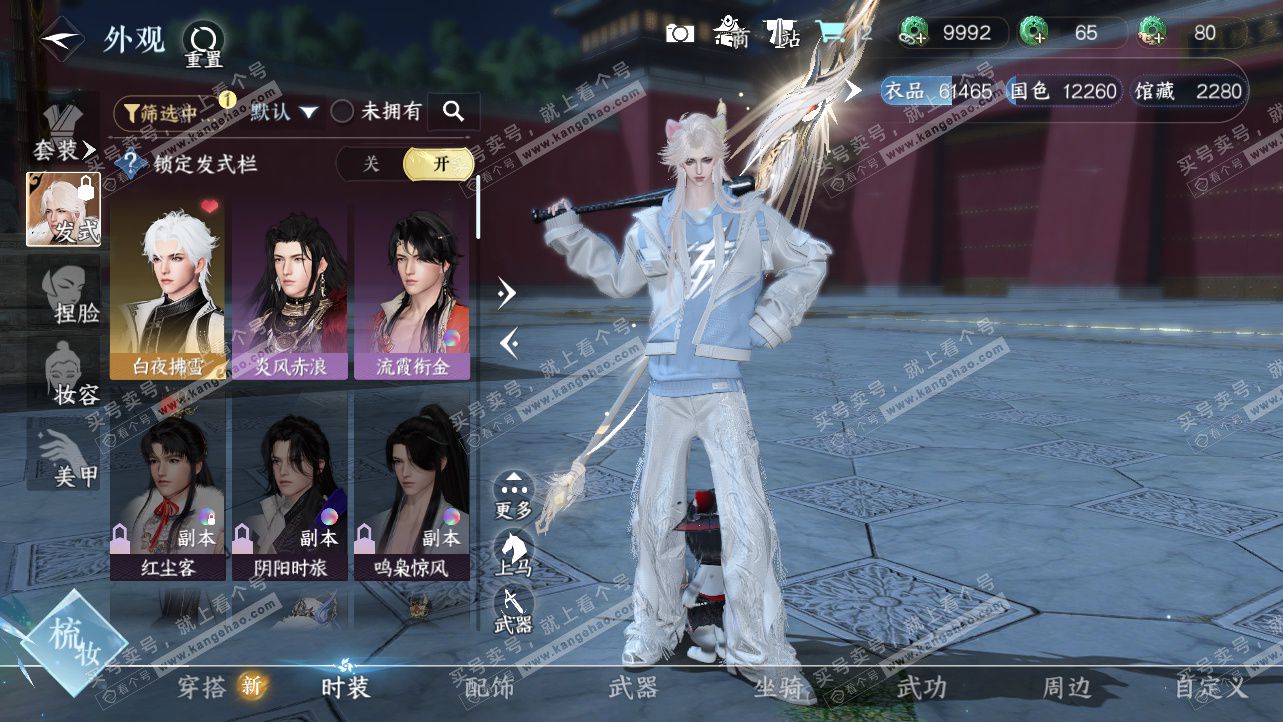Go back using the top-left arrow
The image size is (1283, 722).
62,38
